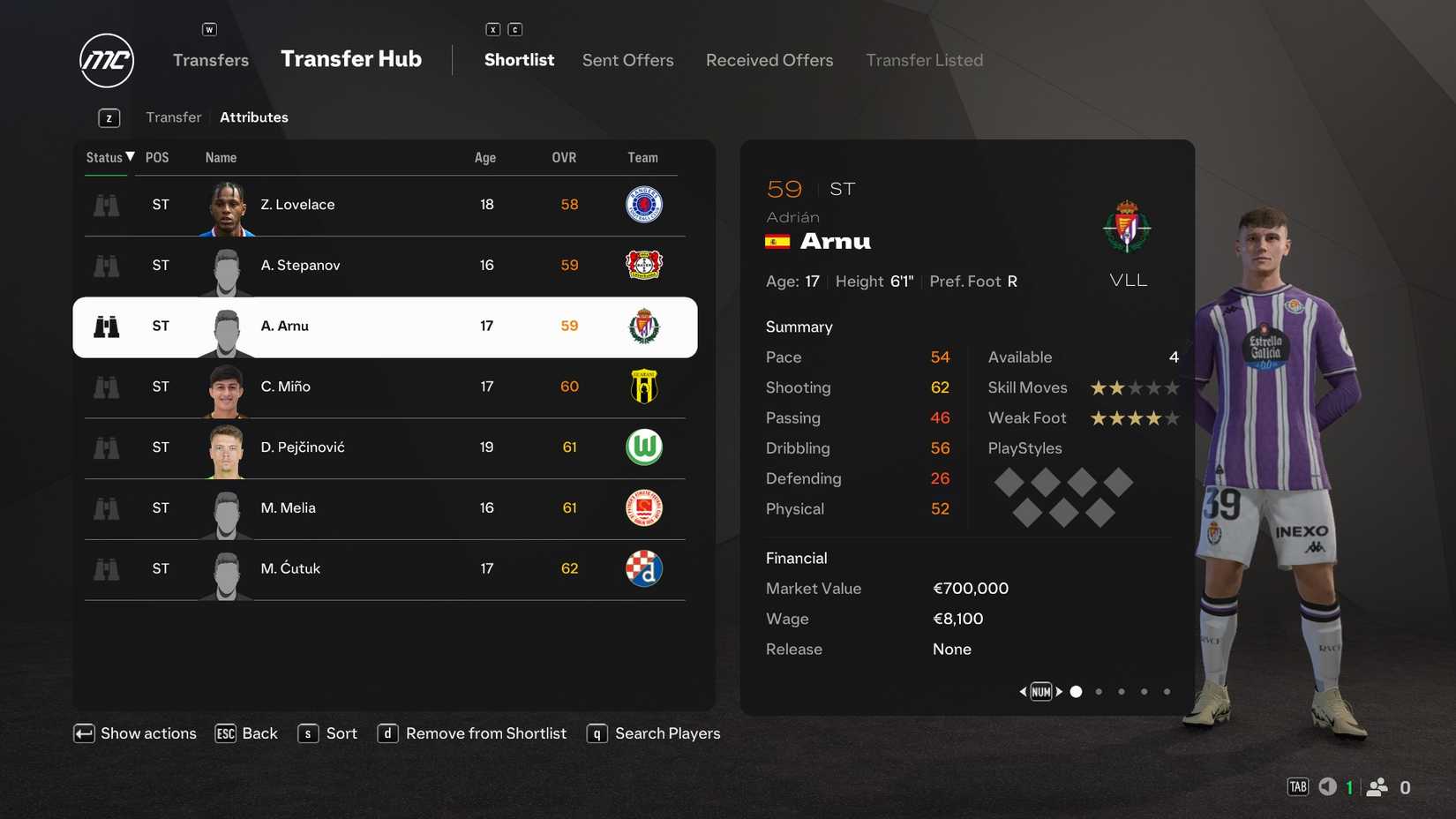
Task: Click the Dinamo Zagreb crest on M. Ćutuk's row
Action: tap(644, 569)
